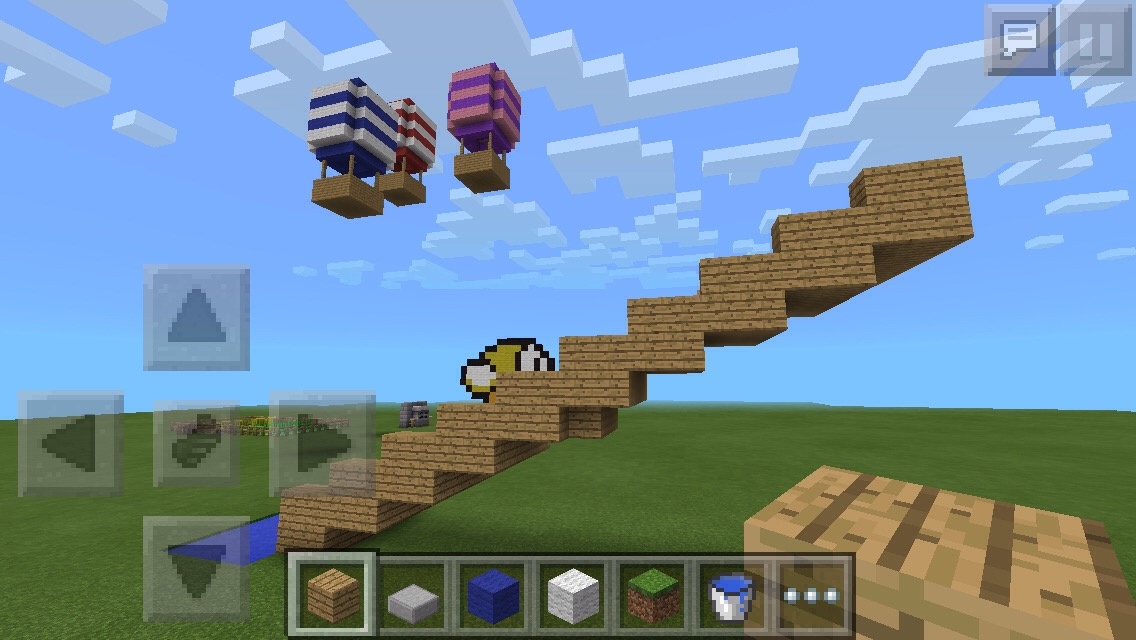Open the chat with the speech bubble button
Image resolution: width=1136 pixels, height=640 pixels.
click(1020, 41)
